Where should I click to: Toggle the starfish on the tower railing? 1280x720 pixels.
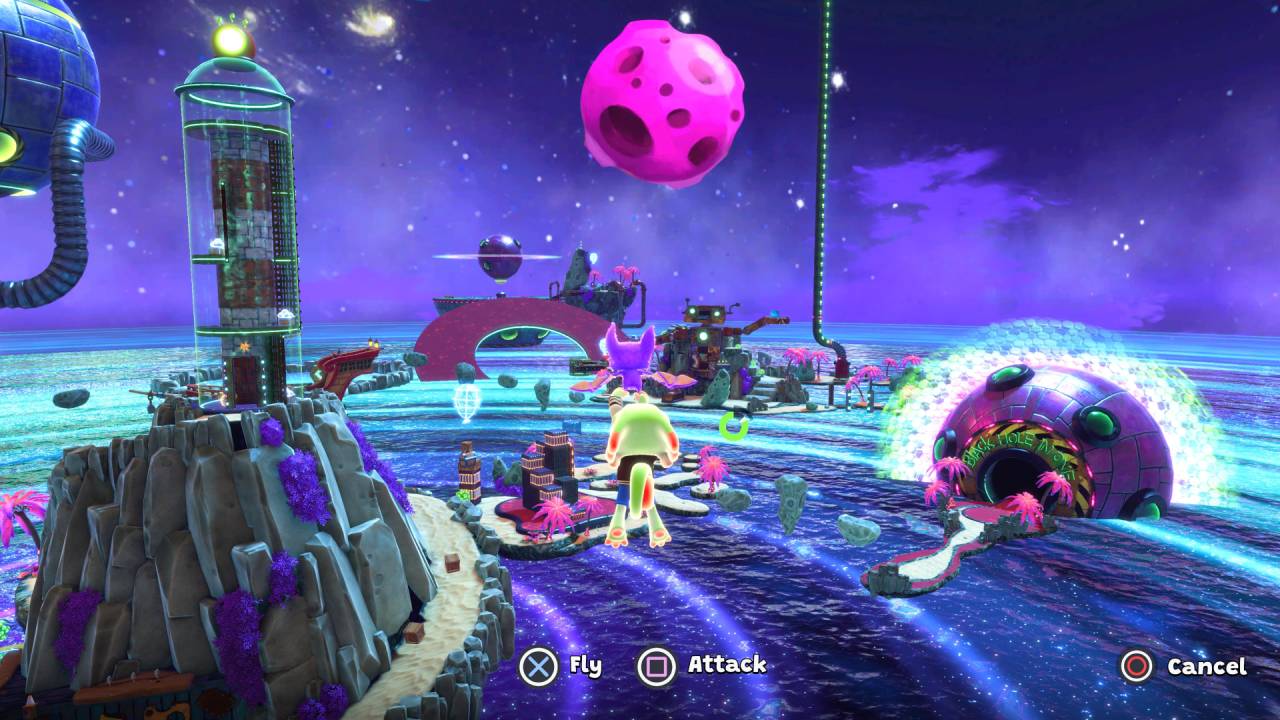pyautogui.click(x=245, y=345)
